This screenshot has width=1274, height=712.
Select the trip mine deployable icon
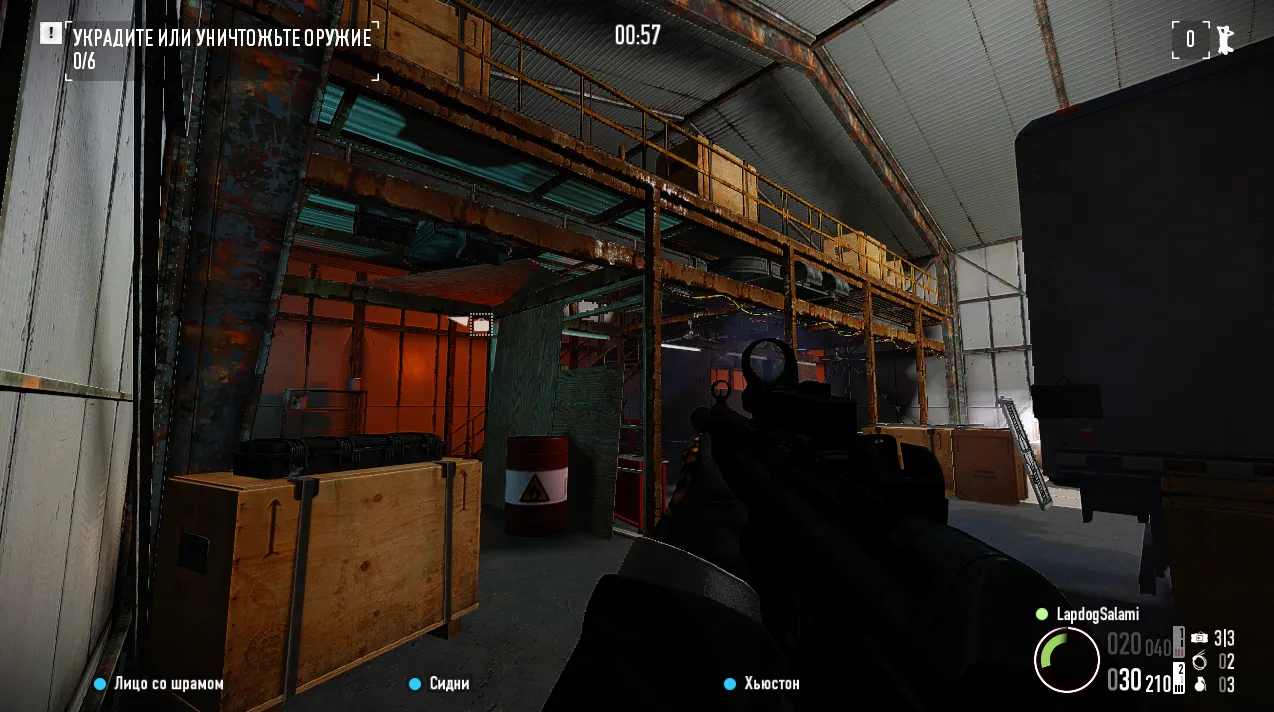1199,638
